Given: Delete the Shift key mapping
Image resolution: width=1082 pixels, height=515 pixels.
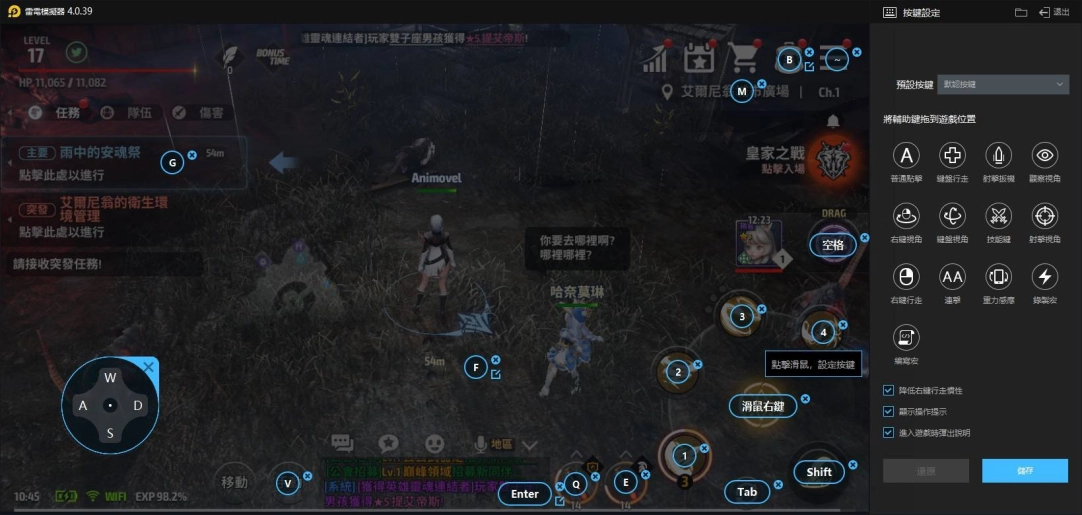Looking at the screenshot, I should click(x=853, y=464).
